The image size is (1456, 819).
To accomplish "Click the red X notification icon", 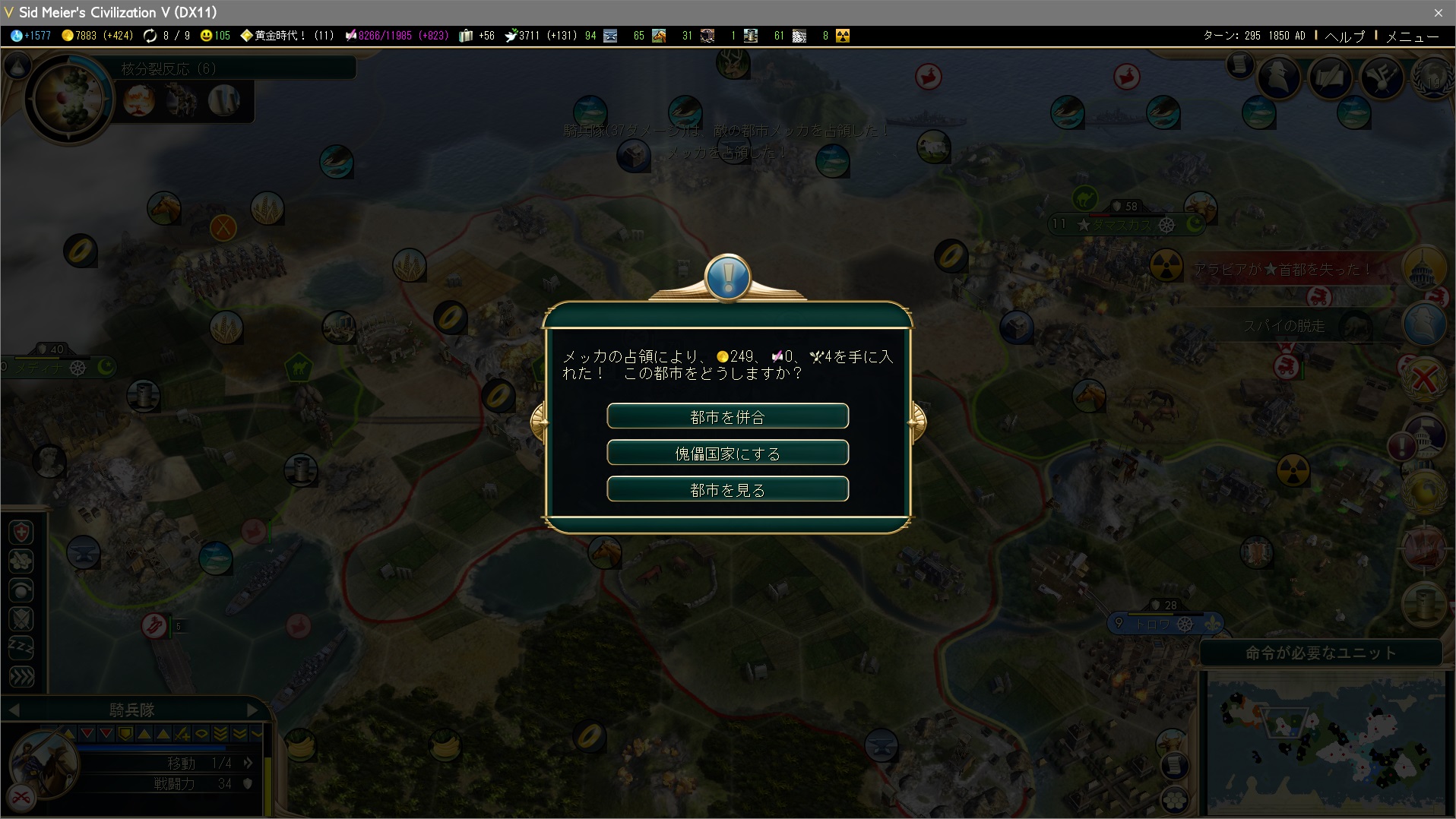I will coord(1424,378).
